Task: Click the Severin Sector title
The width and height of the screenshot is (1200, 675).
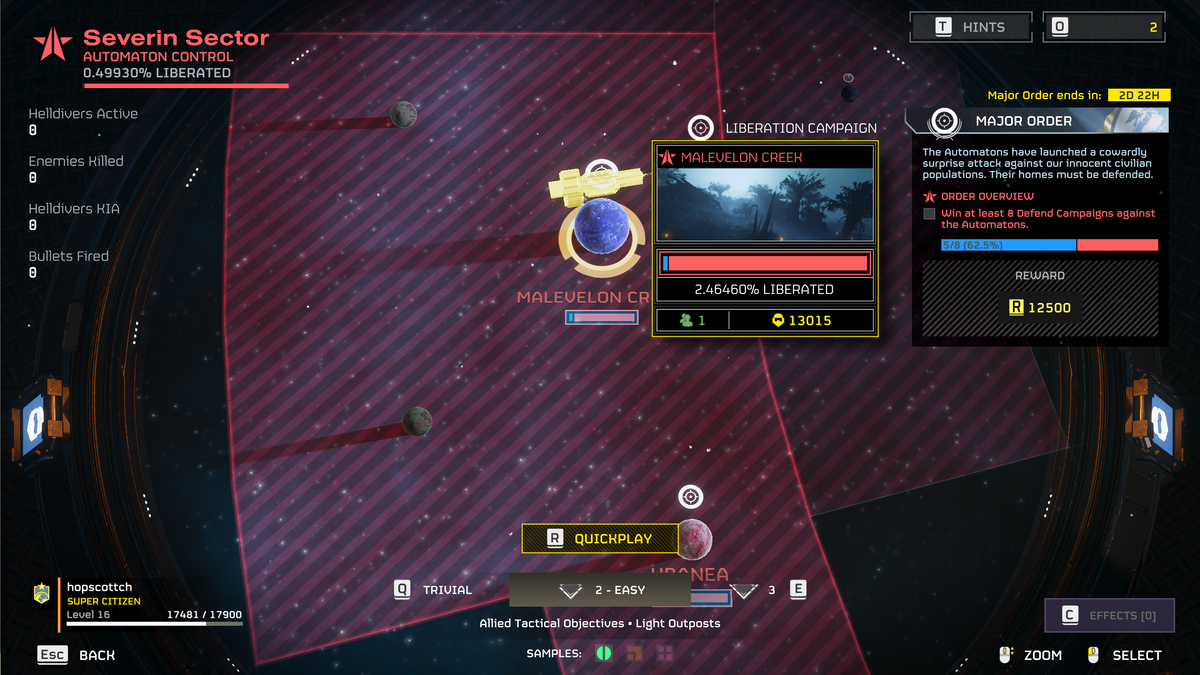Action: coord(176,39)
